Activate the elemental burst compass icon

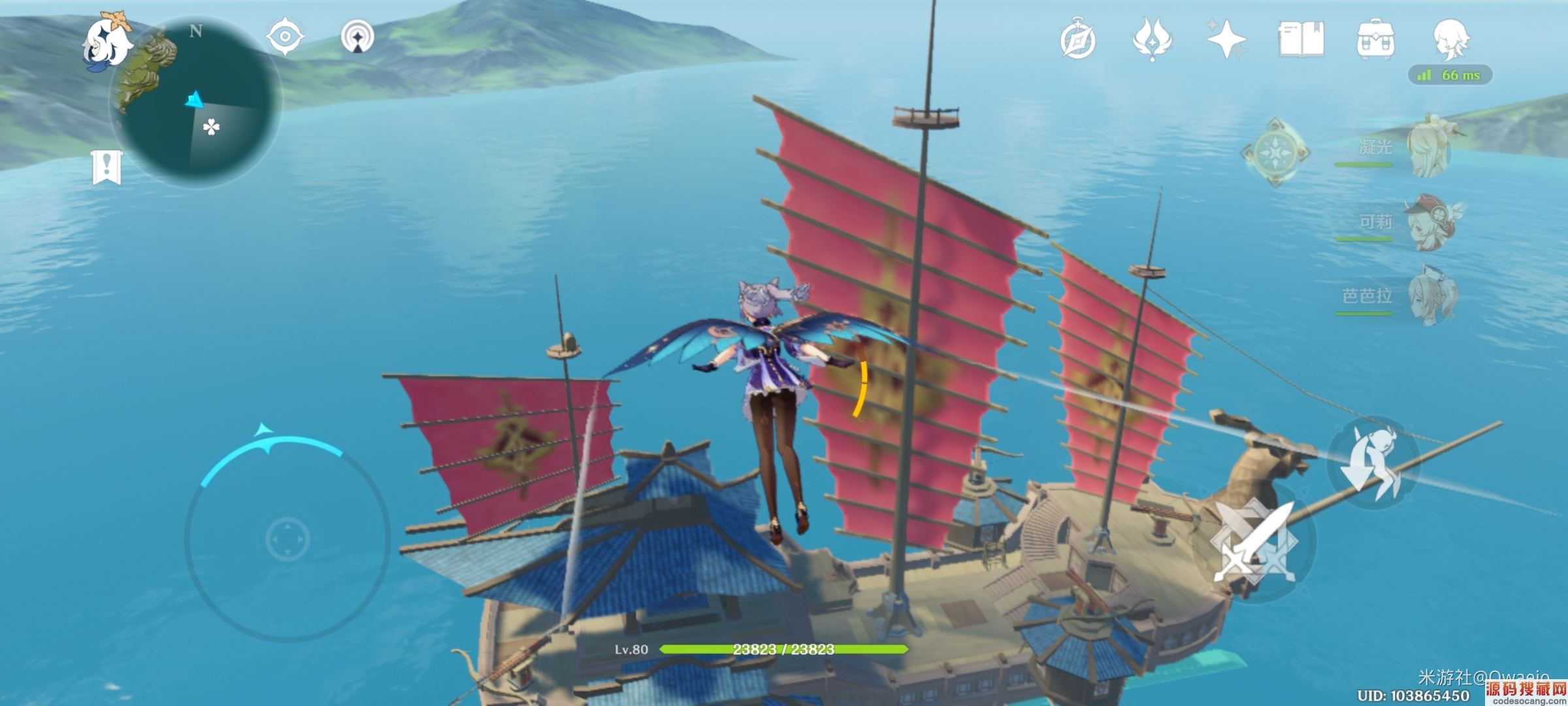(1274, 152)
